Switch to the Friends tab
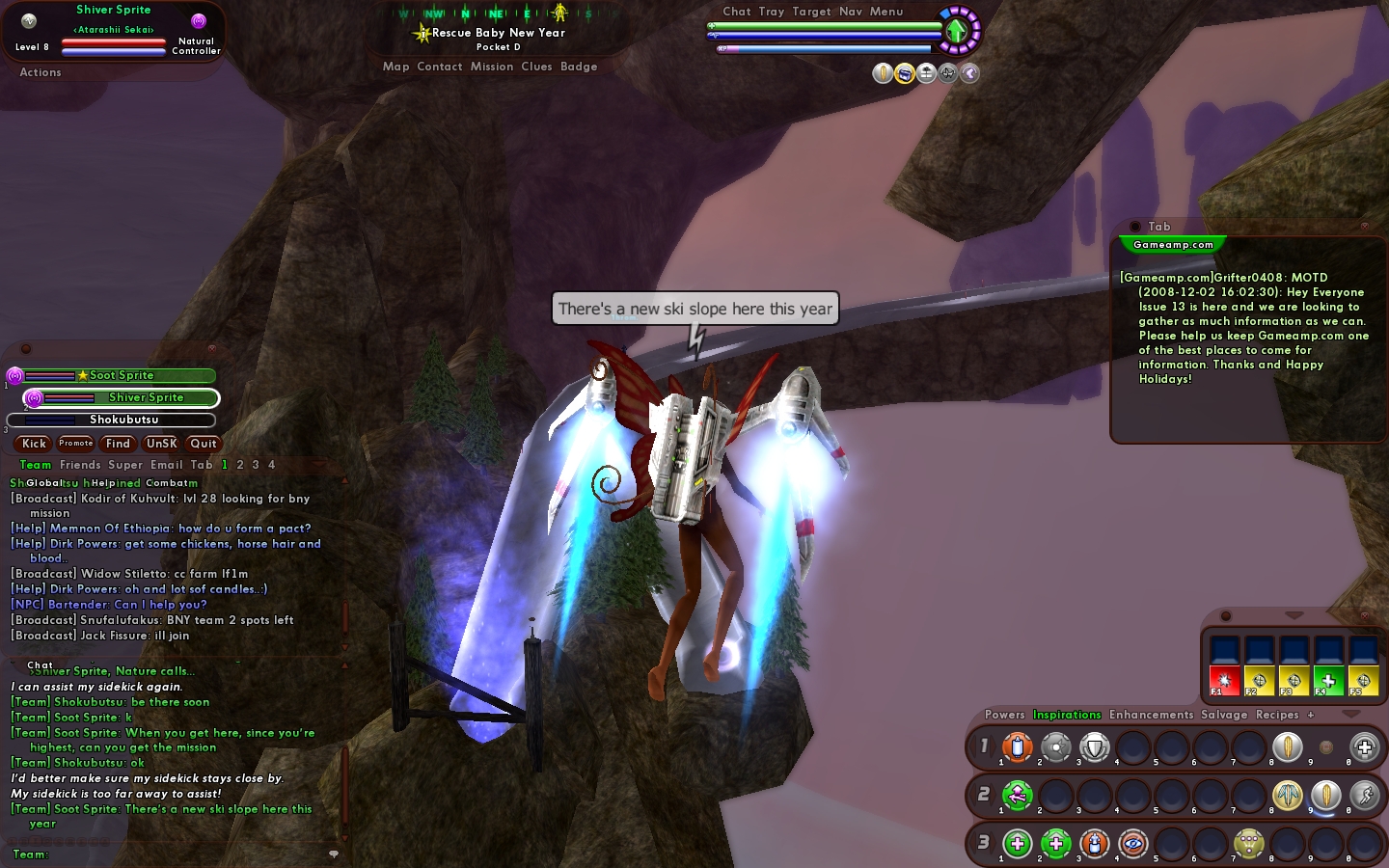Viewport: 1389px width, 868px height. click(80, 465)
